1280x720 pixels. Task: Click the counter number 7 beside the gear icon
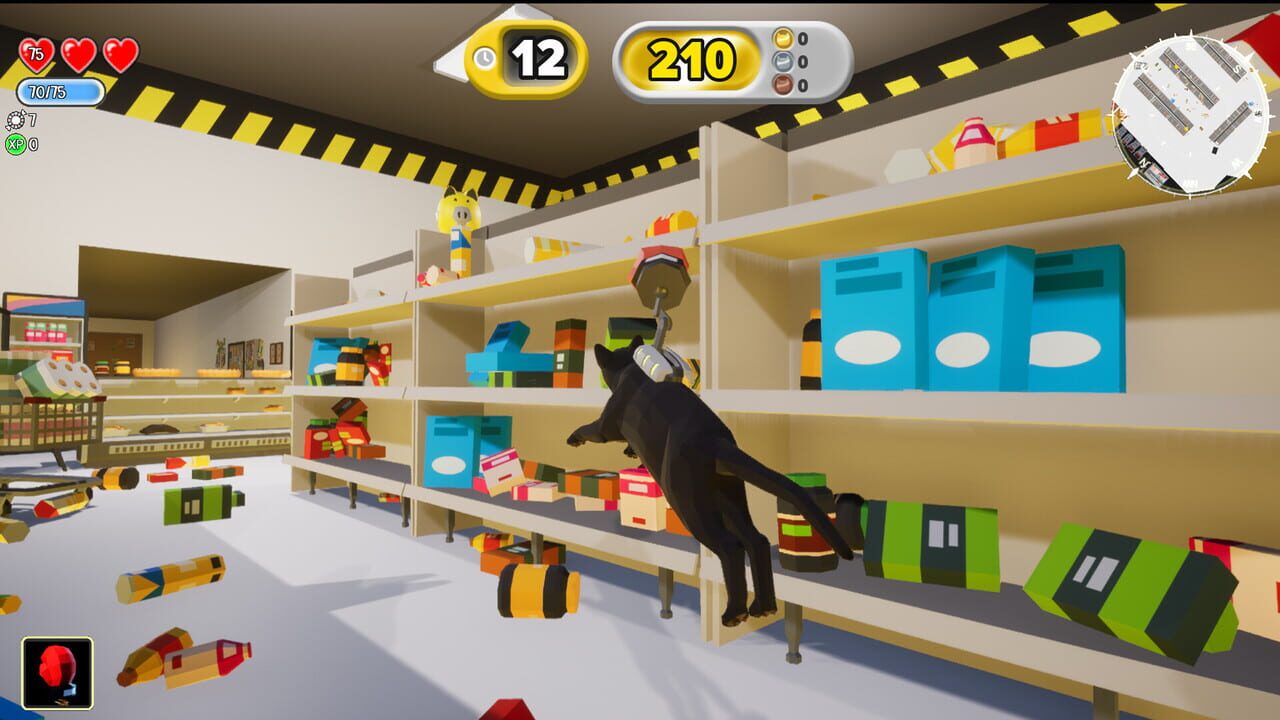31,119
